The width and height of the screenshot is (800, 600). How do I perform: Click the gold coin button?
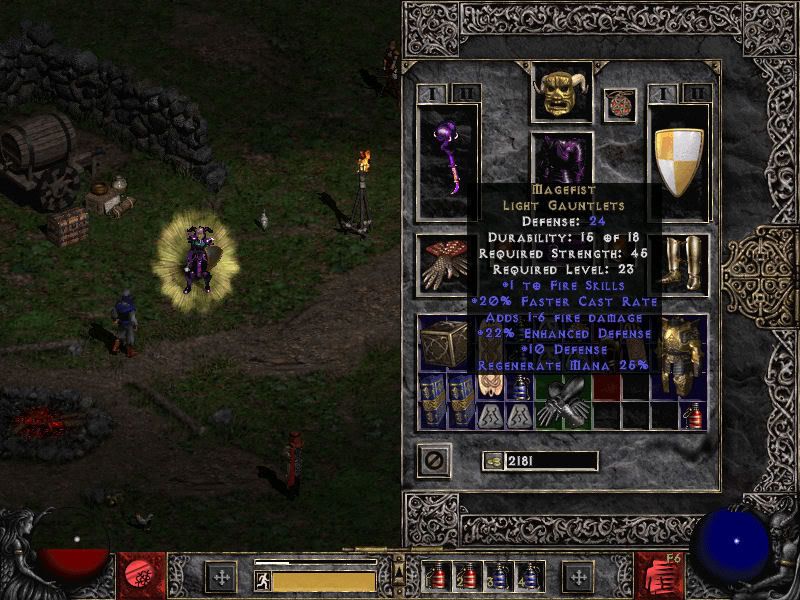[492, 461]
